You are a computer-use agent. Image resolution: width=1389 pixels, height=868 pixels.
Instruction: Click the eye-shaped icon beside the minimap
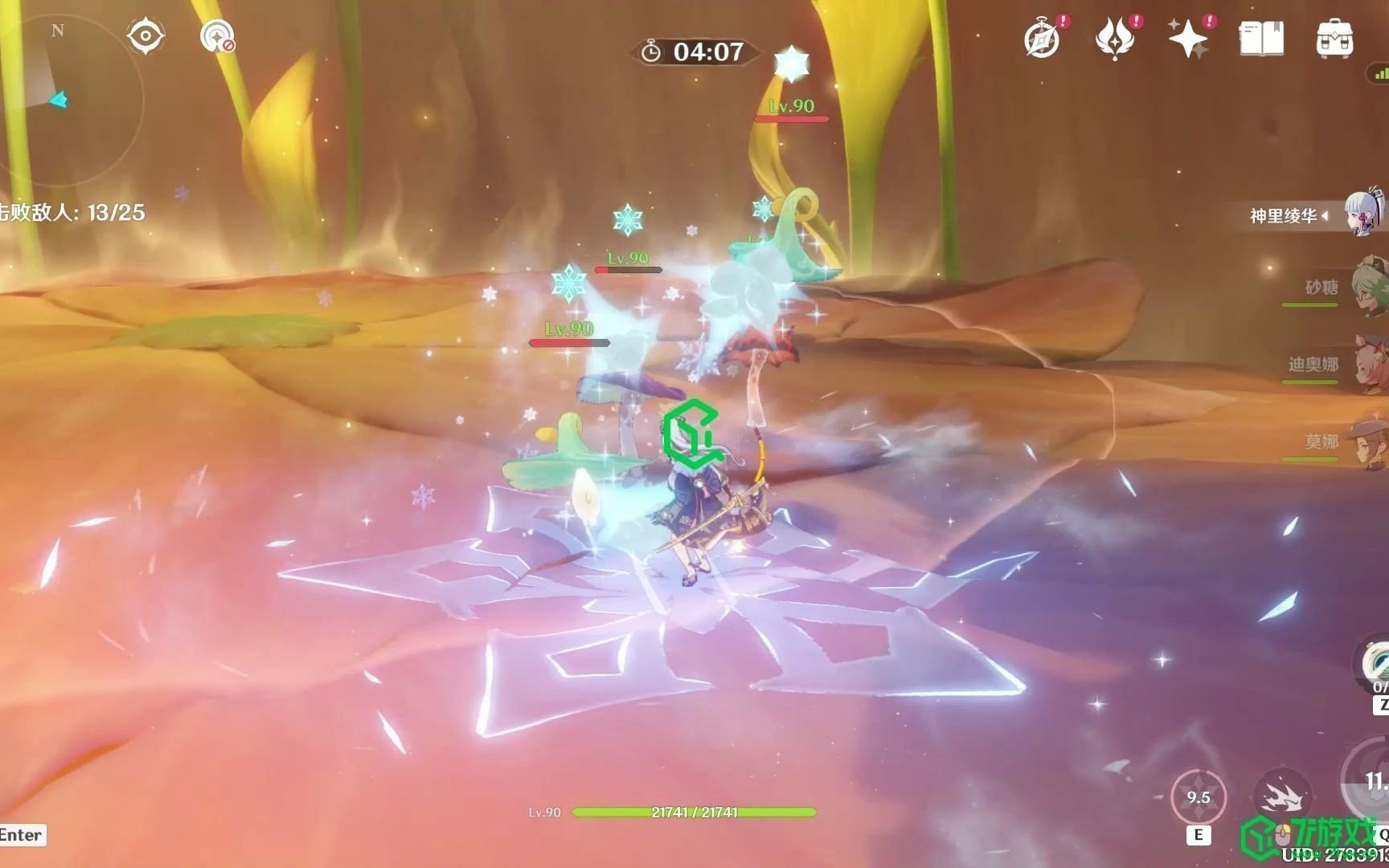tap(145, 36)
